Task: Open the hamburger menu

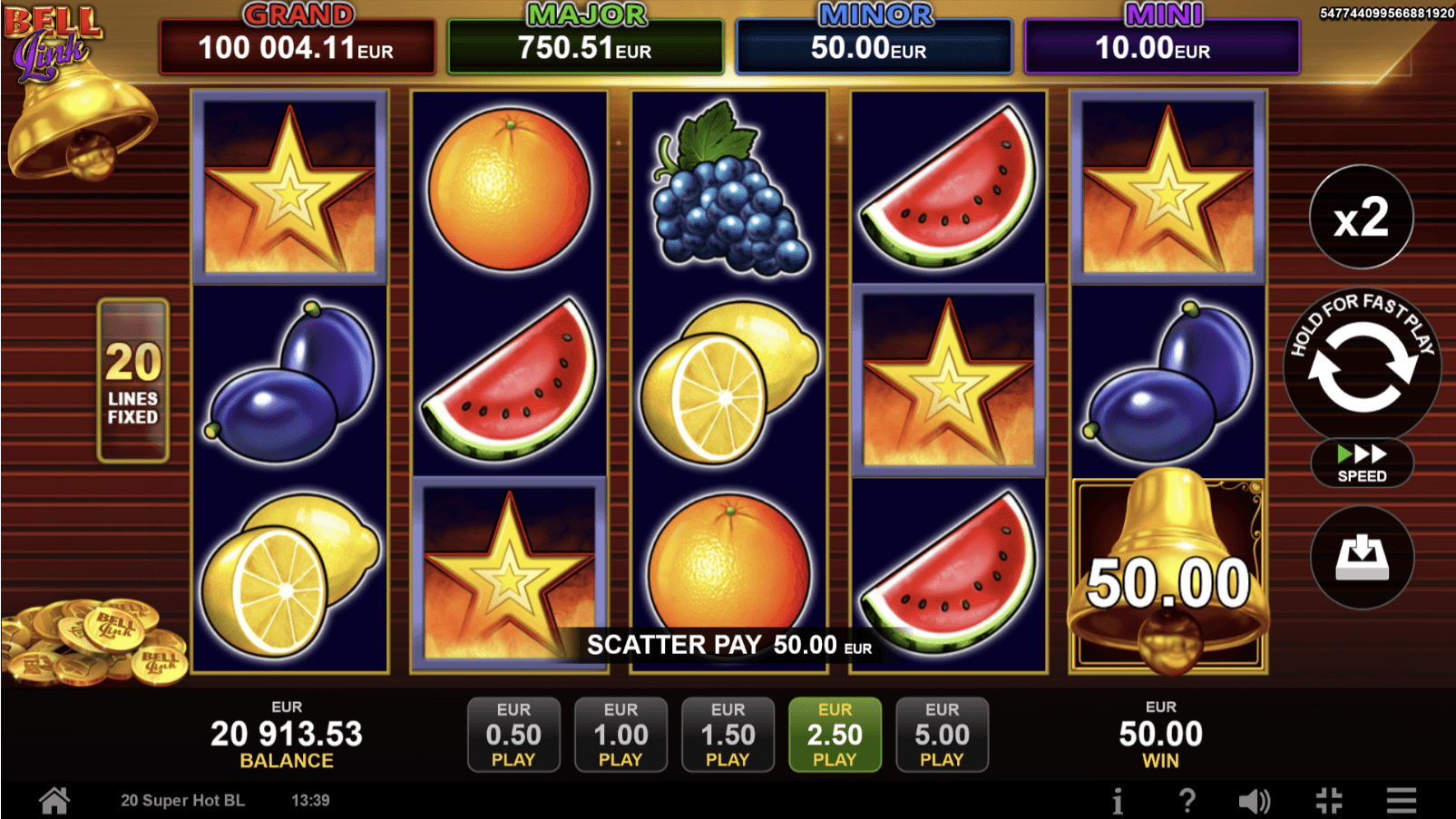Action: pyautogui.click(x=1402, y=801)
